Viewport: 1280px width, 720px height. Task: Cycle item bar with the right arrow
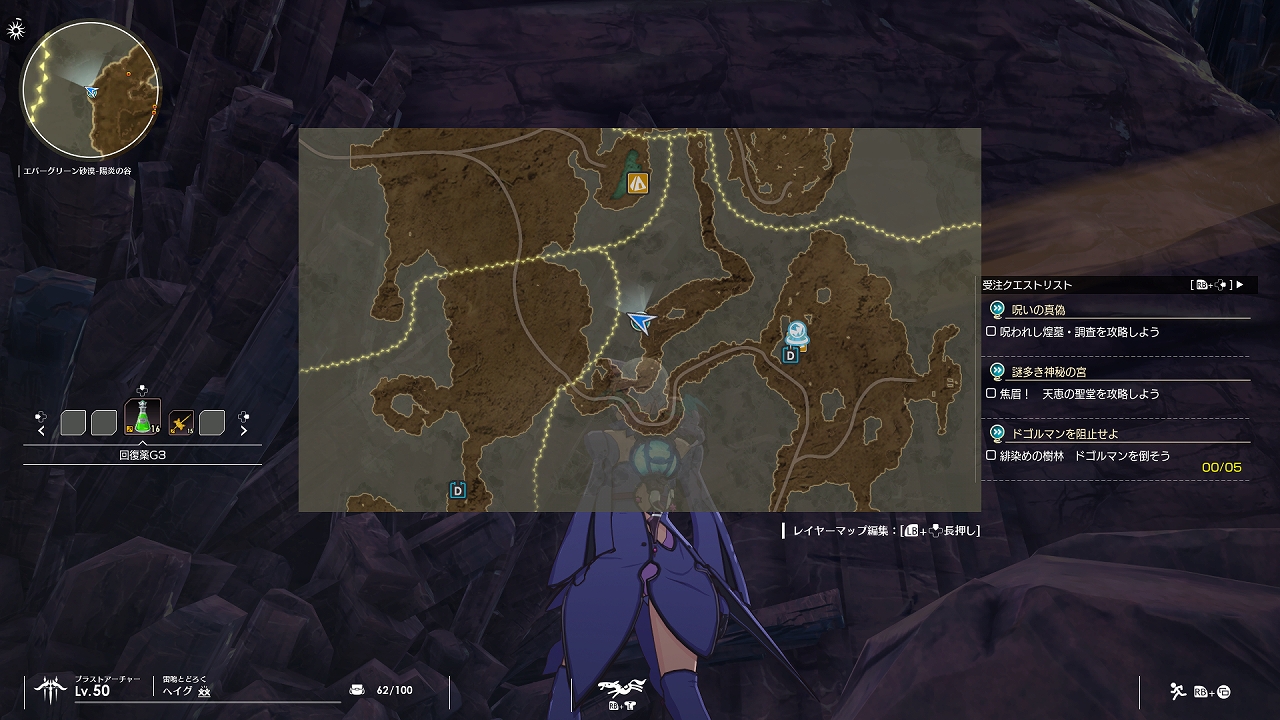(x=243, y=431)
